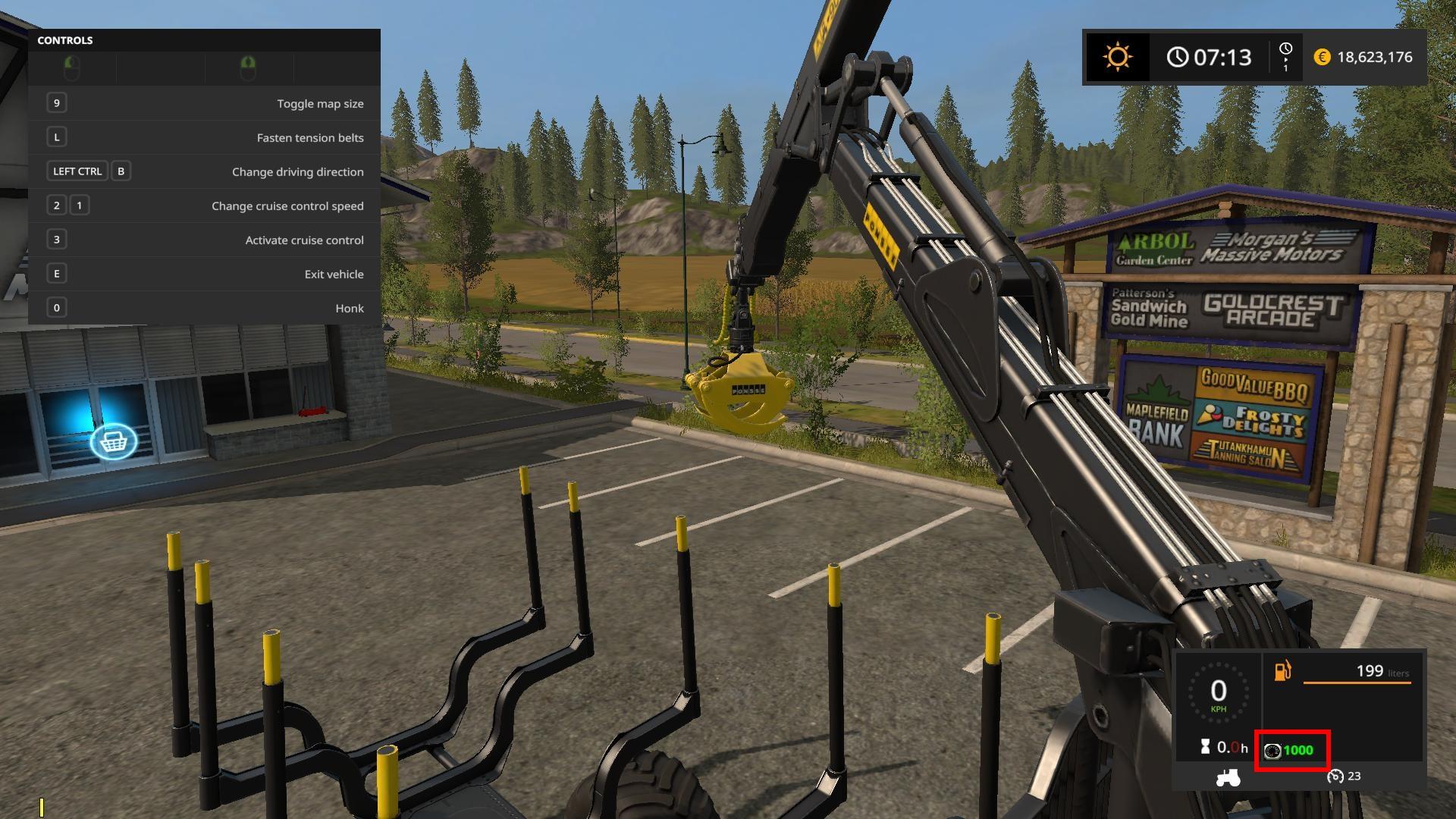Click the sun weather icon
Viewport: 1456px width, 819px height.
(1117, 57)
